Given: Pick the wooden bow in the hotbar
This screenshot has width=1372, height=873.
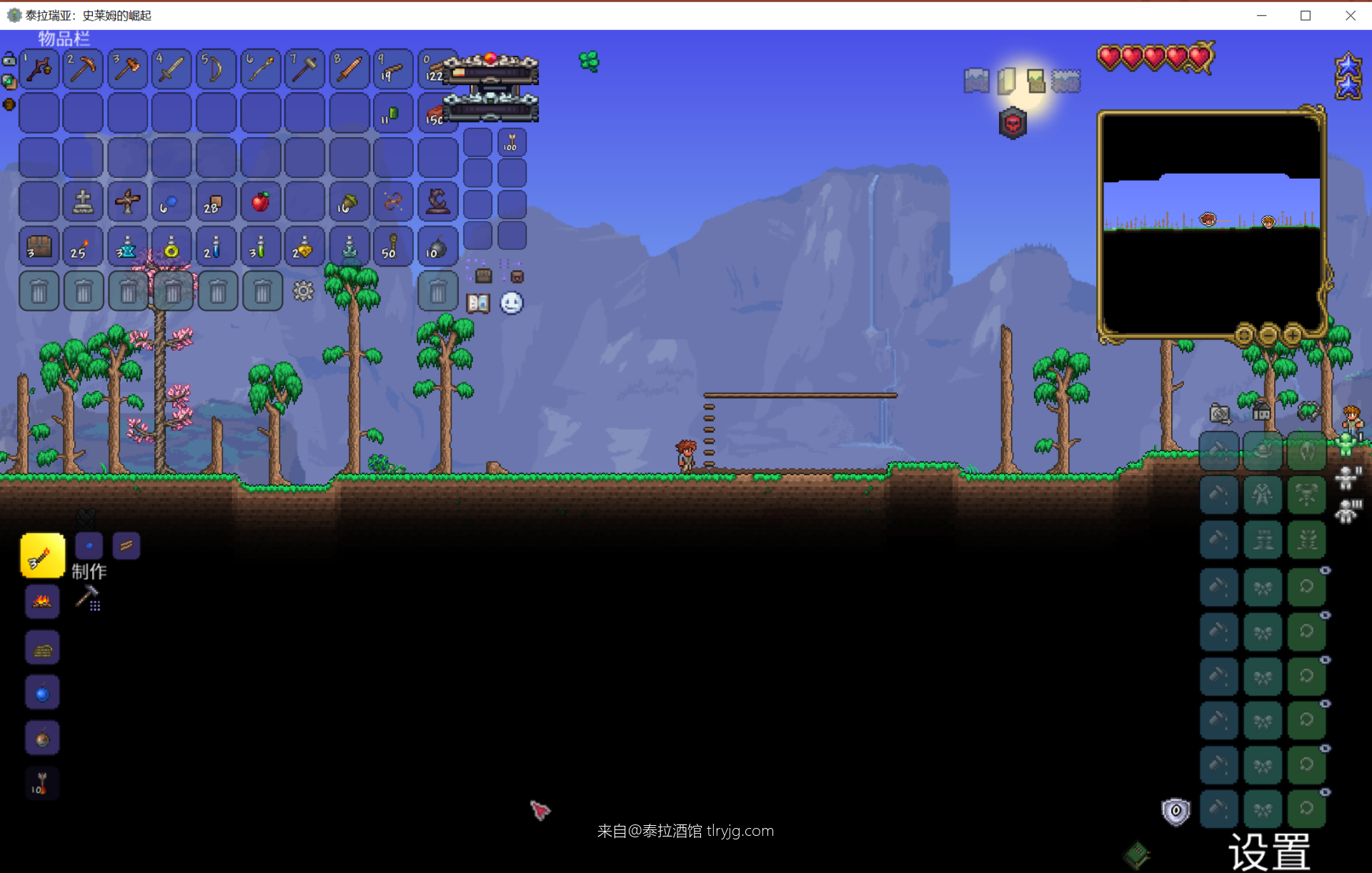Looking at the screenshot, I should point(216,69).
